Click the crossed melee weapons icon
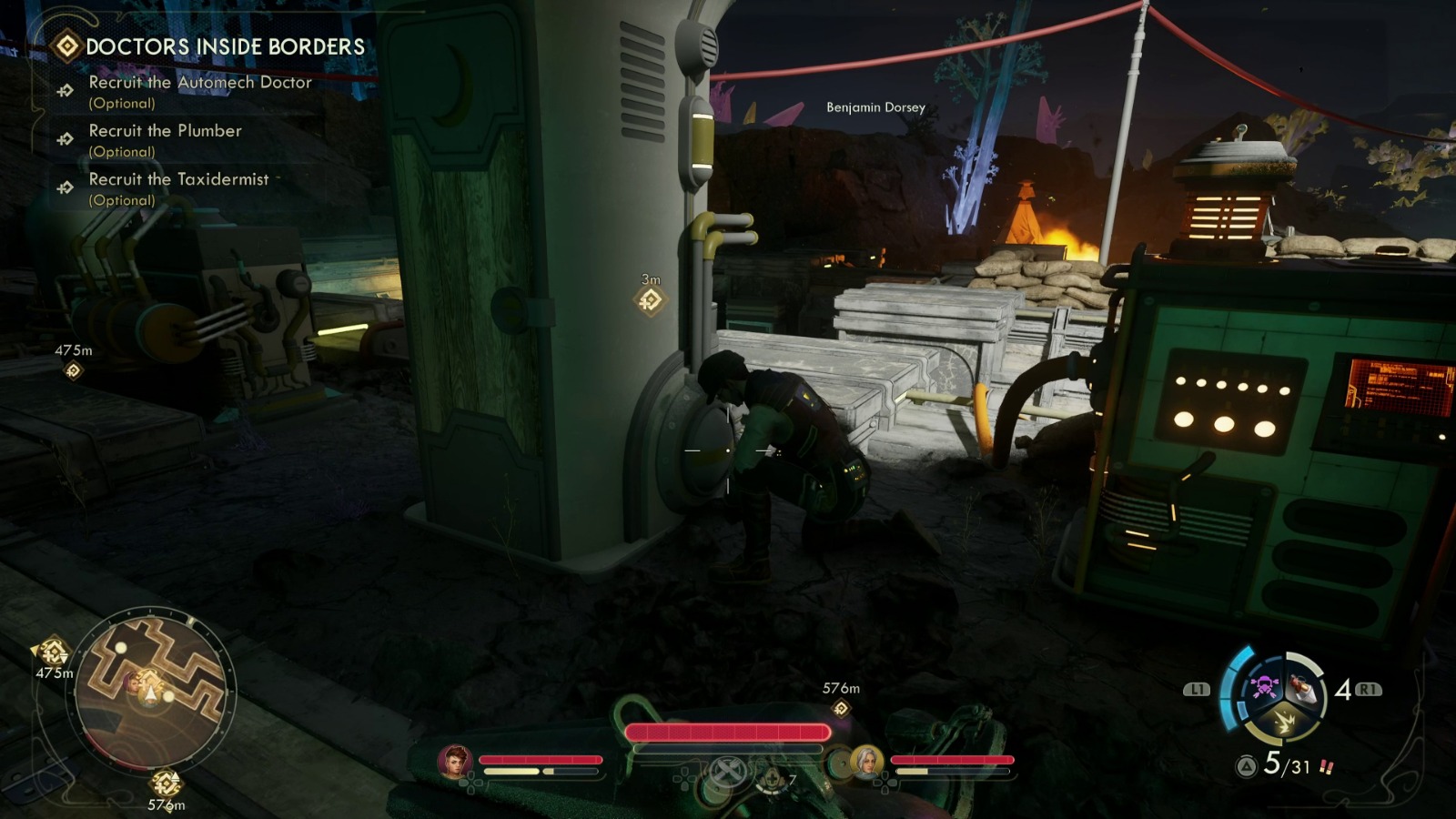1456x819 pixels. pos(726,772)
